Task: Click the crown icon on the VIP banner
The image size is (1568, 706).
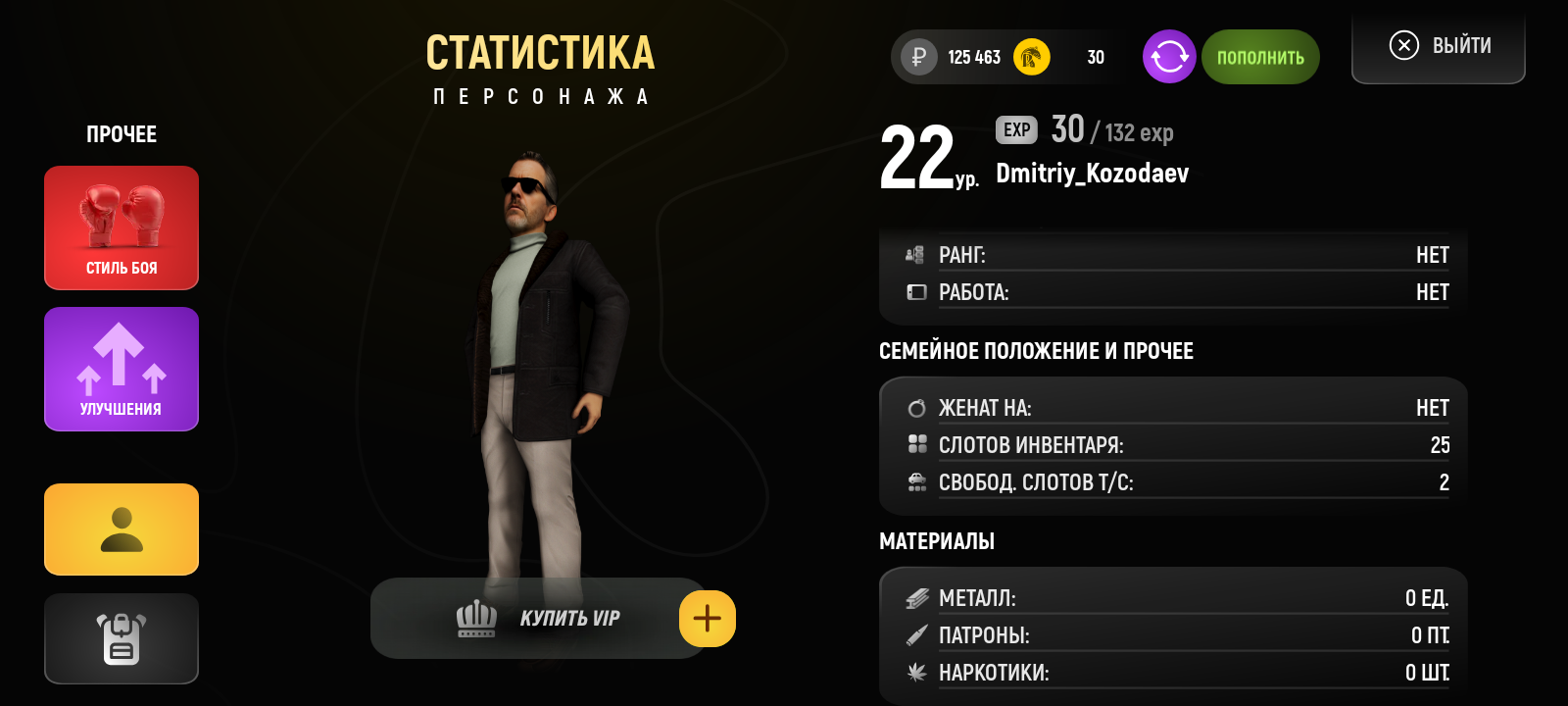Action: tap(474, 618)
